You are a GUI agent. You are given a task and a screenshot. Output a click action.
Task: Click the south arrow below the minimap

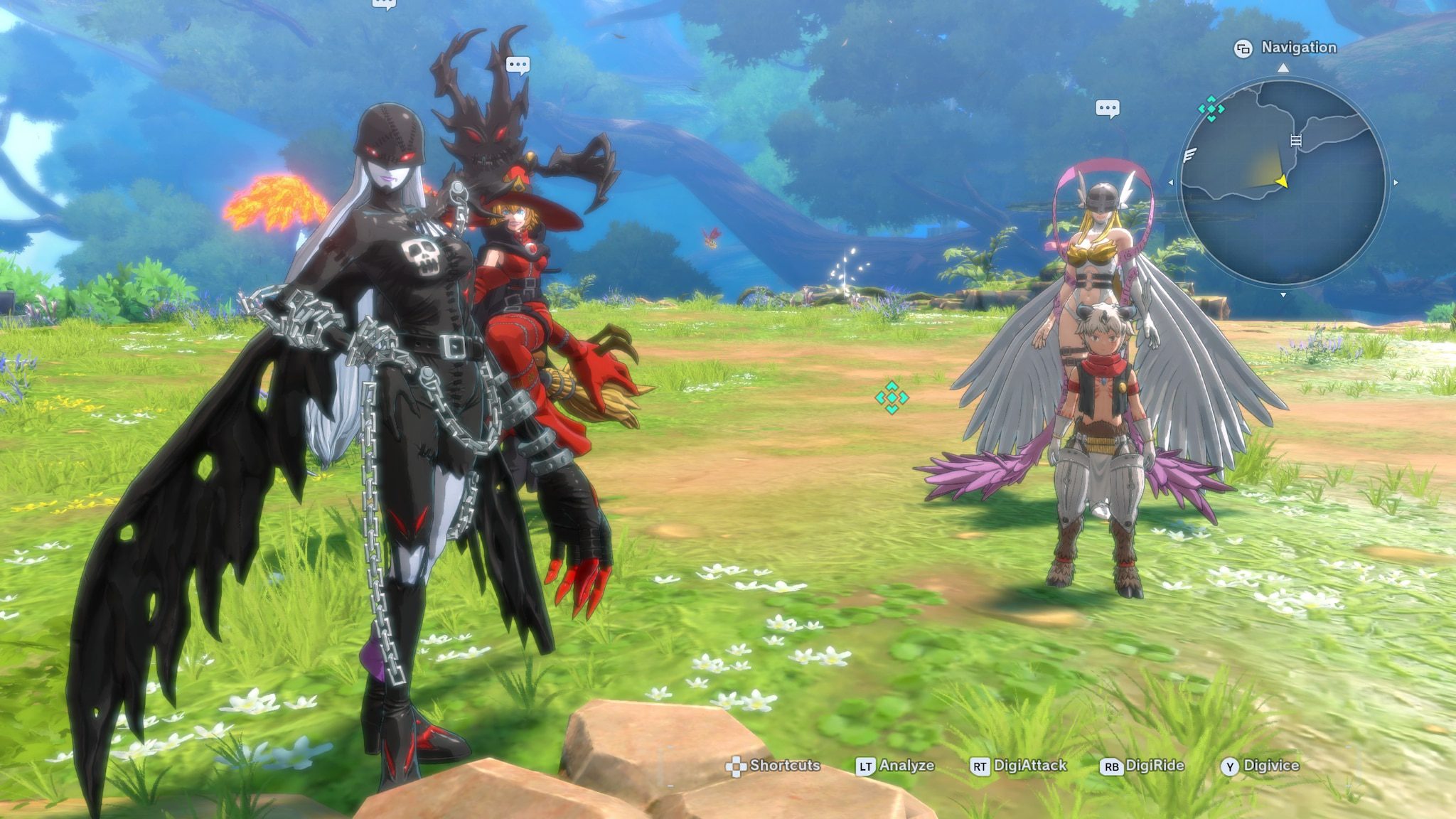[1283, 294]
